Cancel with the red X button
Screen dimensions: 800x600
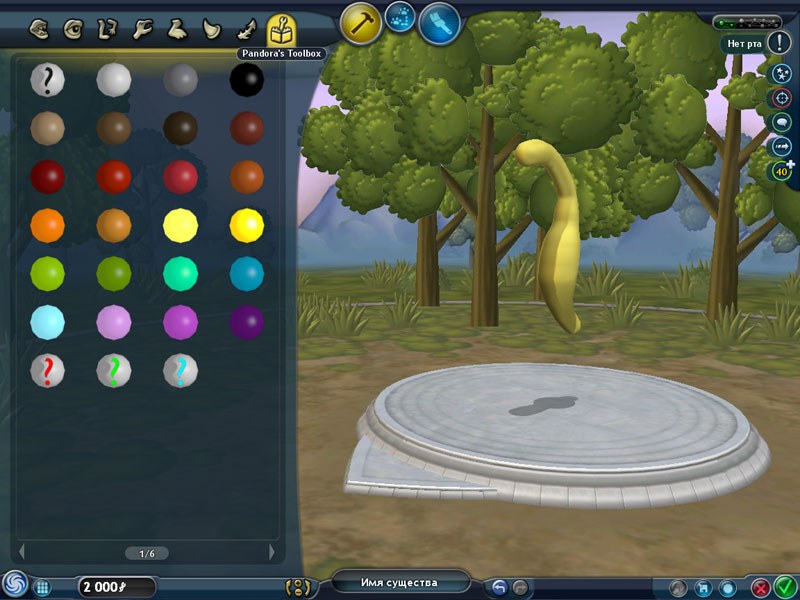click(761, 588)
